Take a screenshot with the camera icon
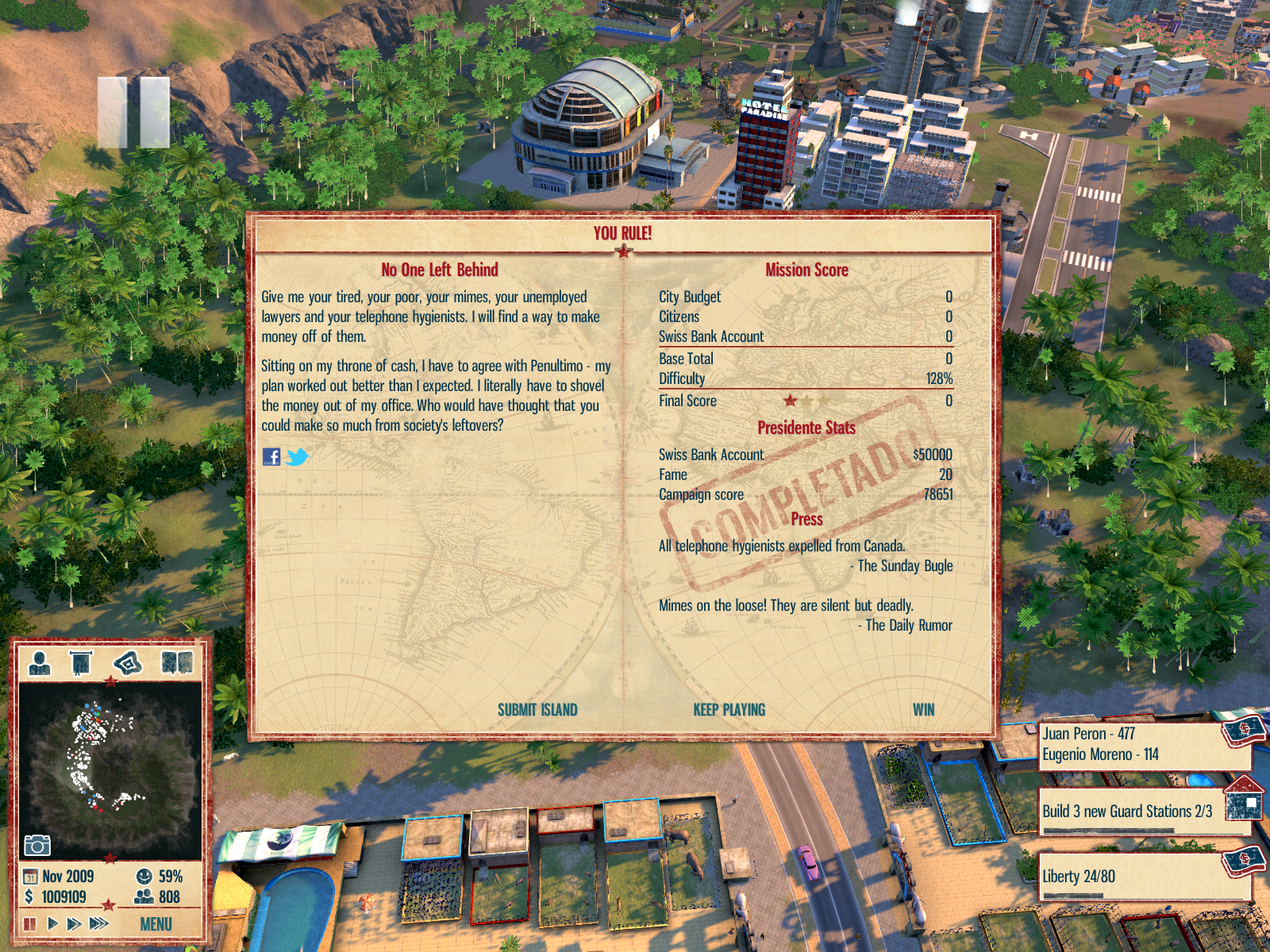 pyautogui.click(x=37, y=845)
